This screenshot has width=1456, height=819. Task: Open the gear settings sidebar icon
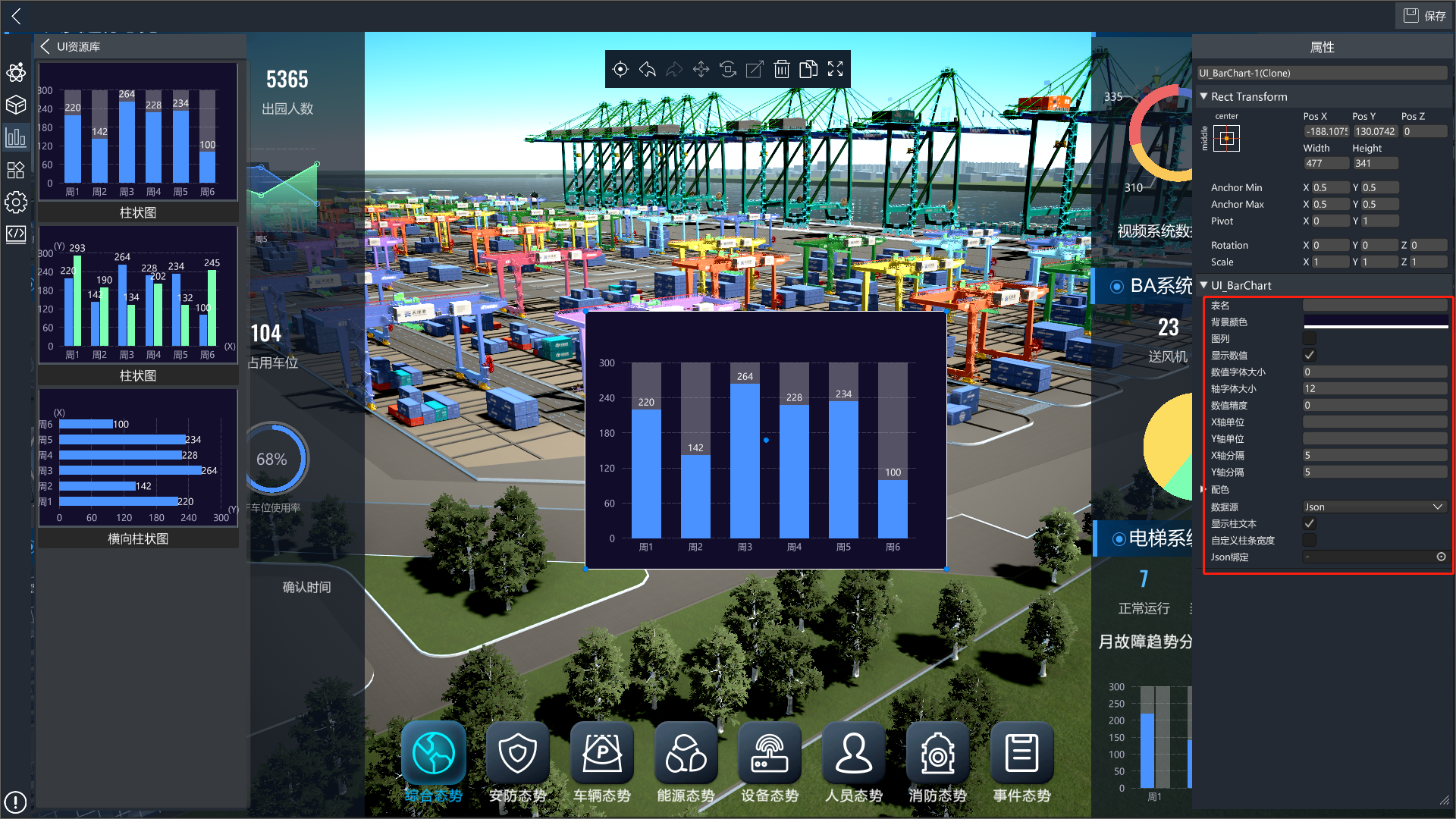coord(16,202)
